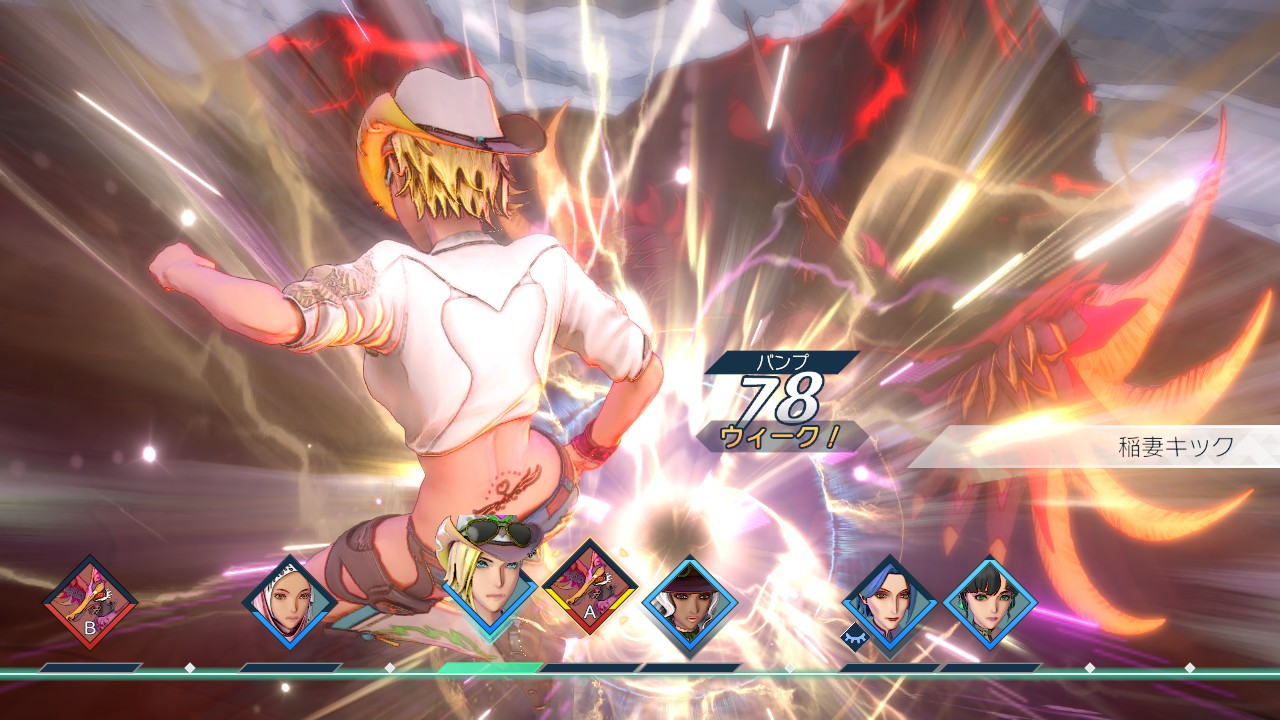Select enemy B portrait on the timeline
The height and width of the screenshot is (720, 1280).
90,602
